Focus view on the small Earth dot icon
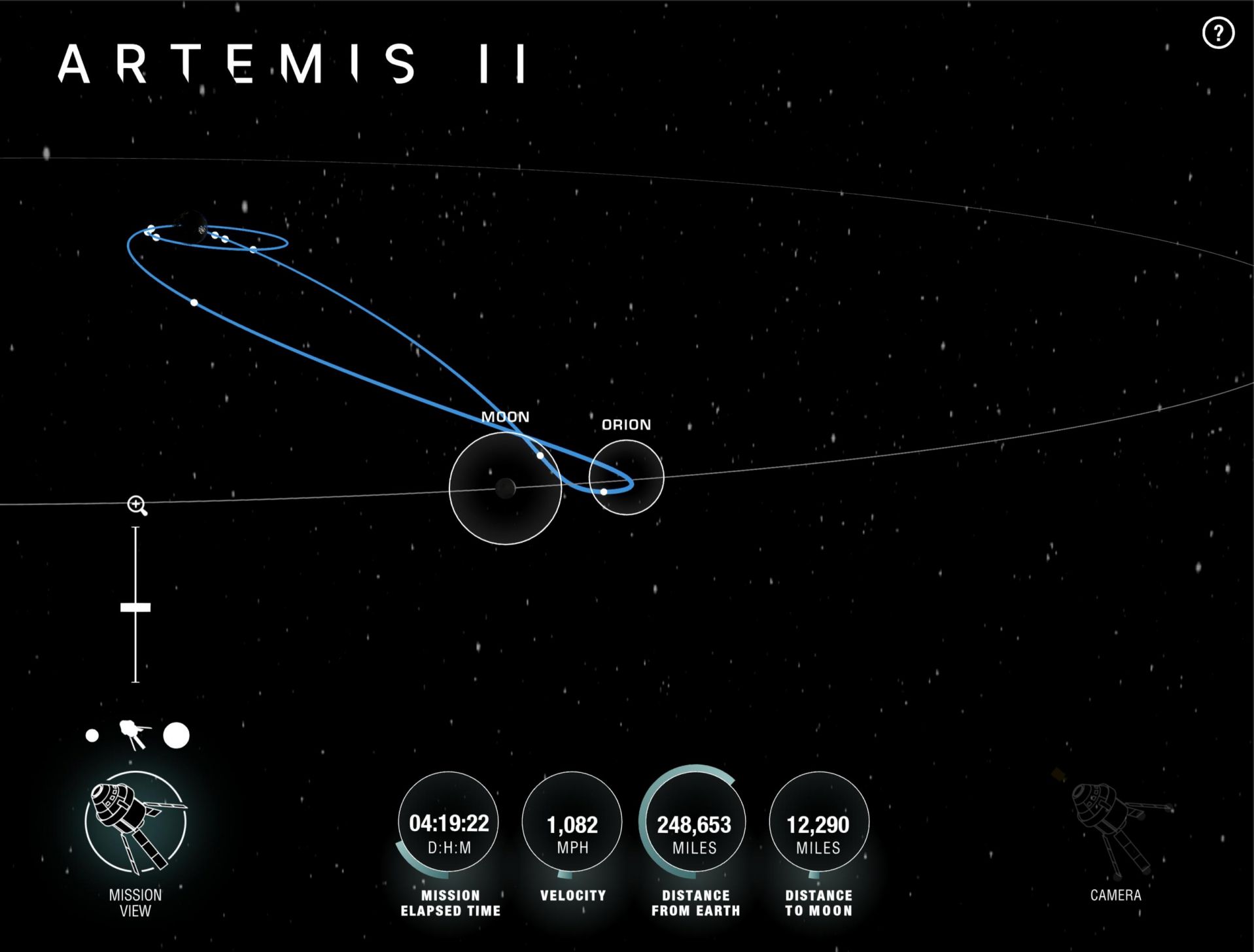The height and width of the screenshot is (952, 1254). [x=92, y=736]
